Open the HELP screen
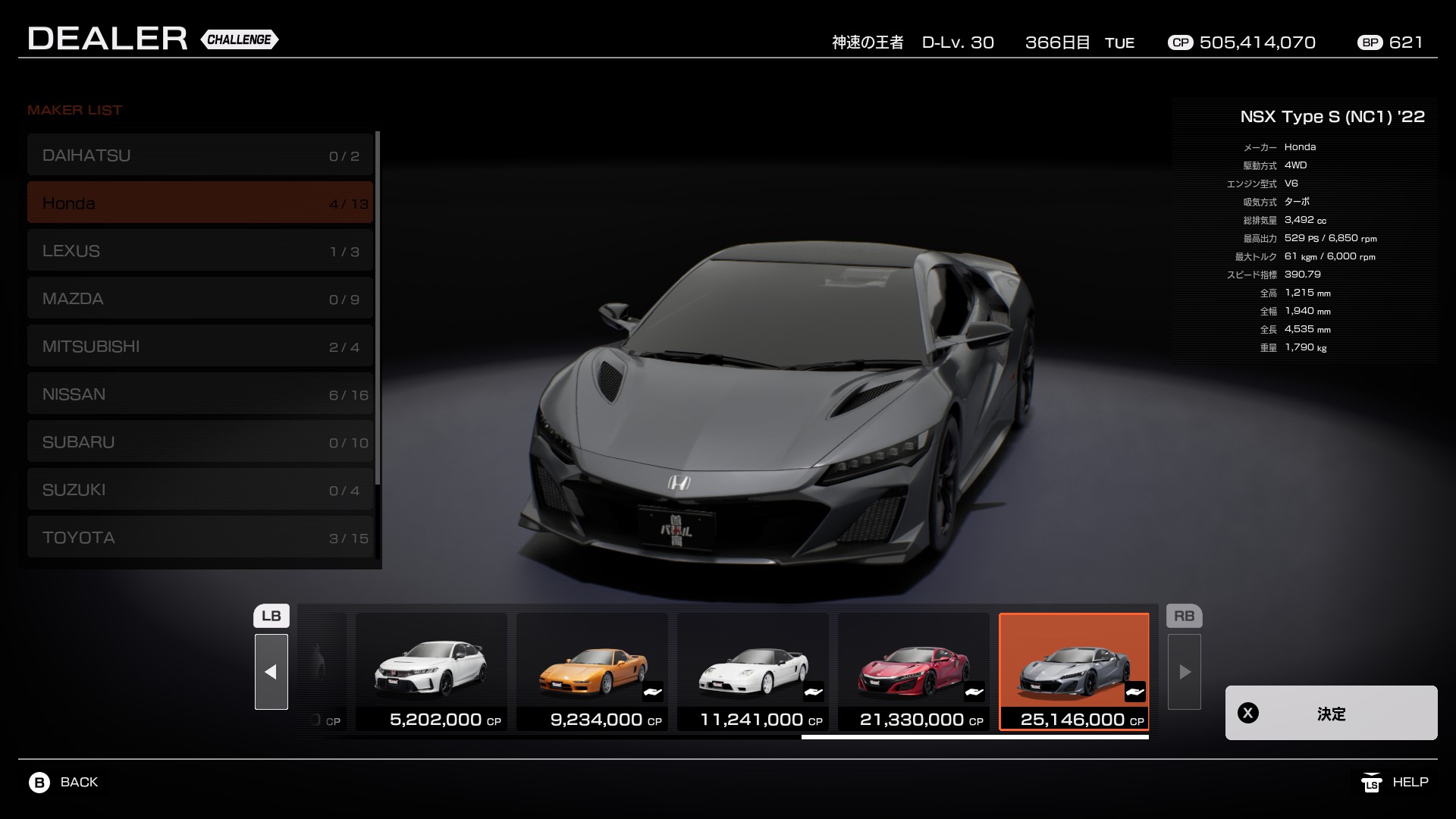 (x=1395, y=782)
